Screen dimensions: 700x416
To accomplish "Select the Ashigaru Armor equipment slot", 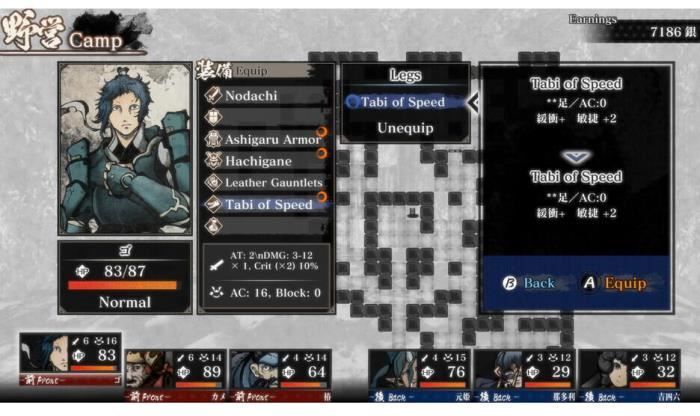I will pyautogui.click(x=265, y=139).
